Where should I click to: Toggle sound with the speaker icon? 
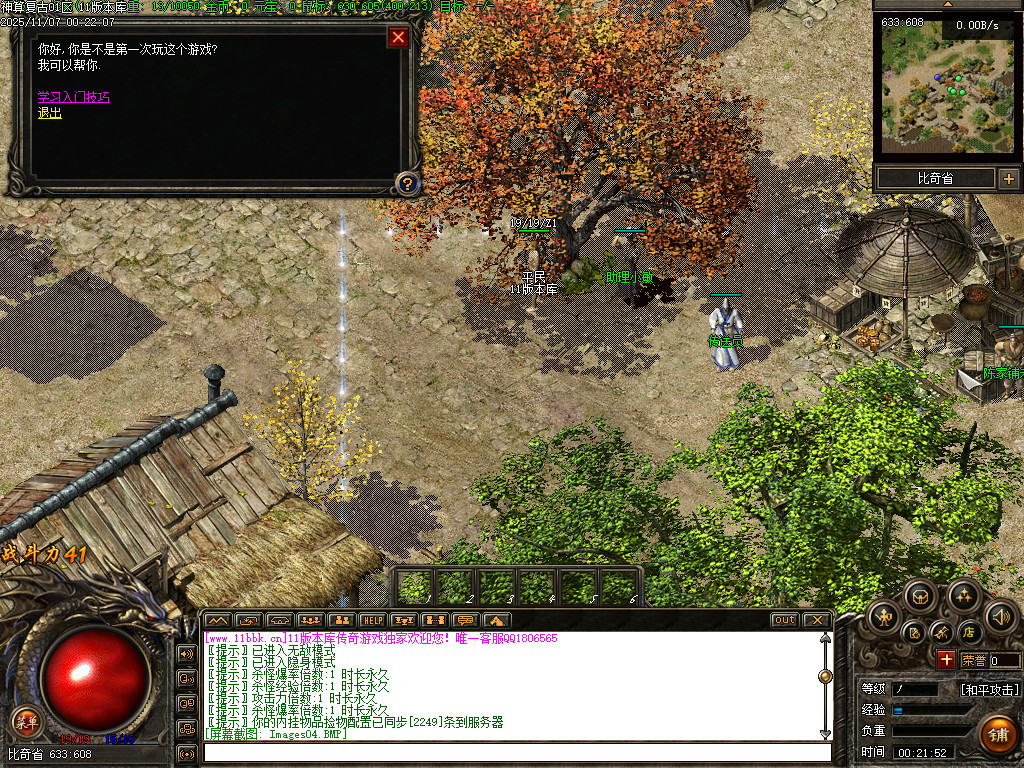pyautogui.click(x=1000, y=616)
